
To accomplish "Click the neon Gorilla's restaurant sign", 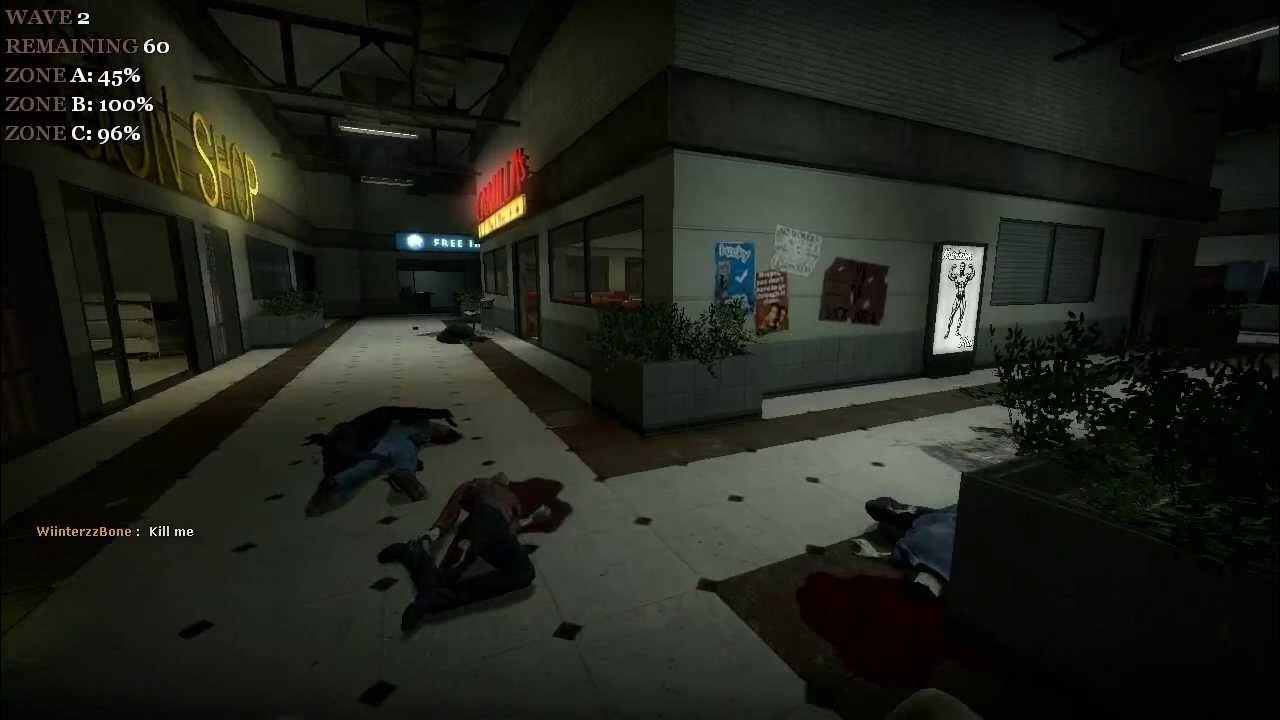I will pos(502,190).
